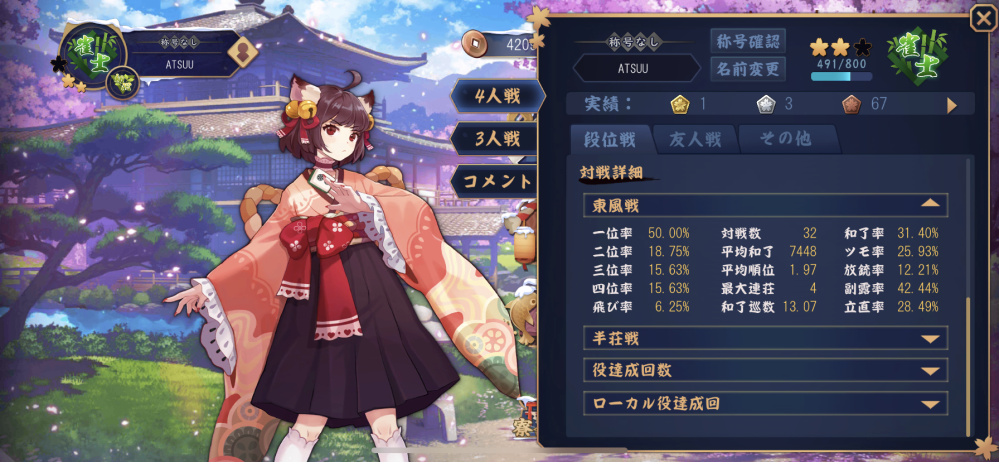Show more achievements with the arrow
Viewport: 999px width, 462px height.
[x=951, y=104]
